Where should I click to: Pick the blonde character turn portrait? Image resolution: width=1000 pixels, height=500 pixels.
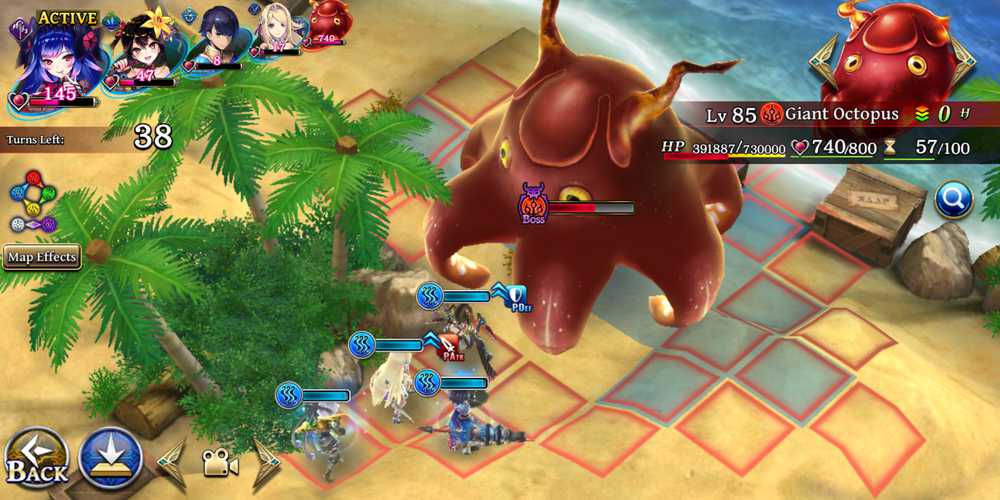[x=277, y=28]
